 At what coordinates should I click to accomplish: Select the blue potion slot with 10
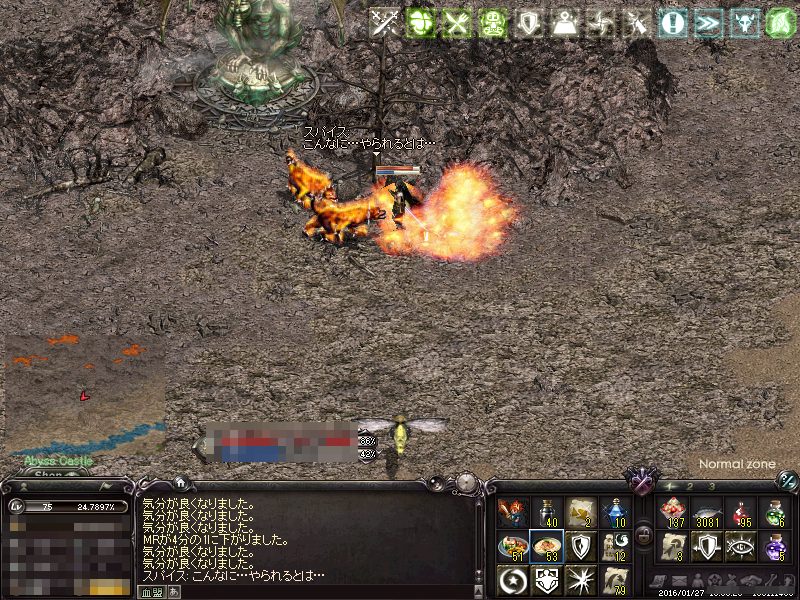614,513
